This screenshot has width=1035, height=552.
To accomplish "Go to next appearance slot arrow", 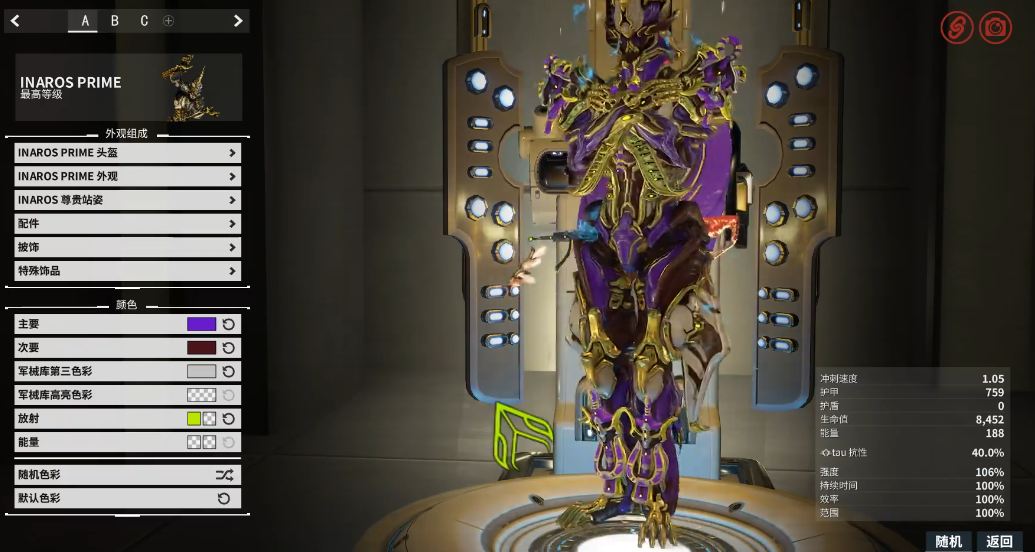I will 237,21.
